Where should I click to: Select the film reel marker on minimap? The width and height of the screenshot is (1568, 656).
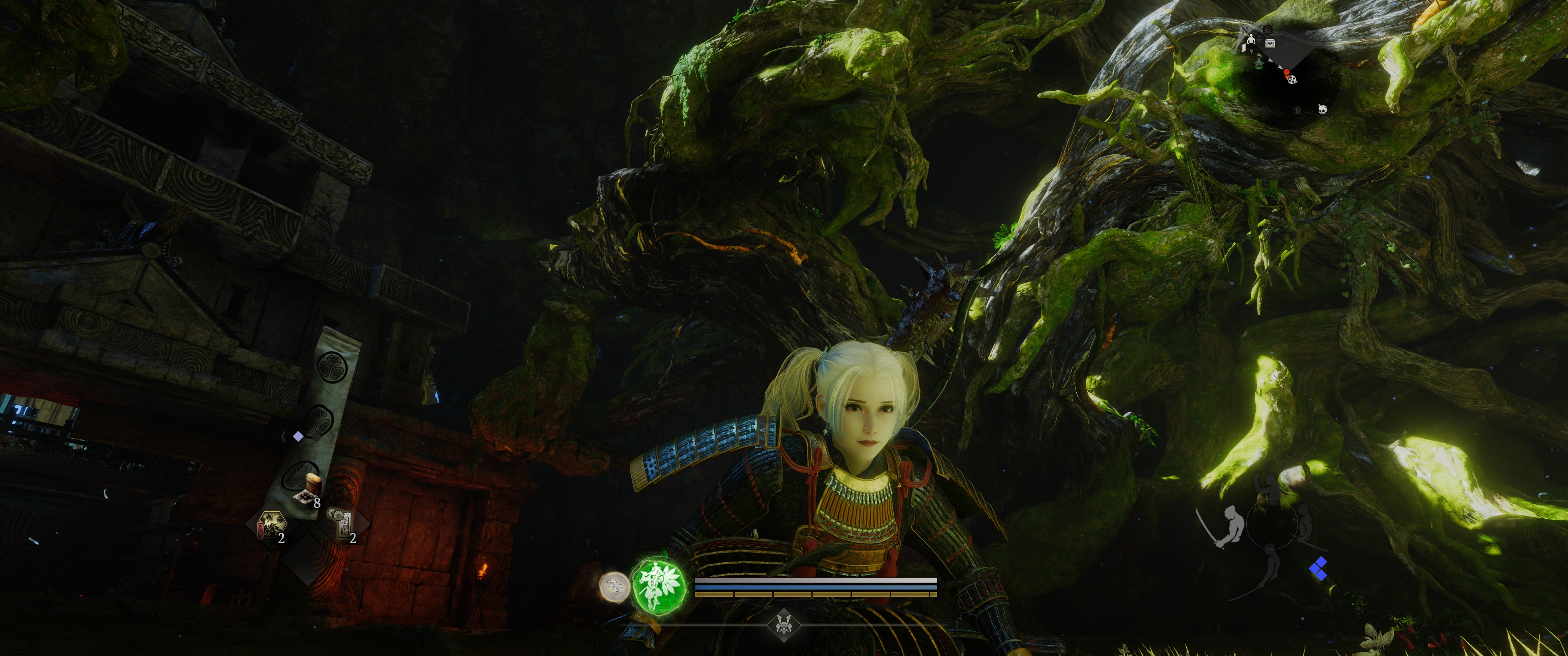click(1292, 78)
